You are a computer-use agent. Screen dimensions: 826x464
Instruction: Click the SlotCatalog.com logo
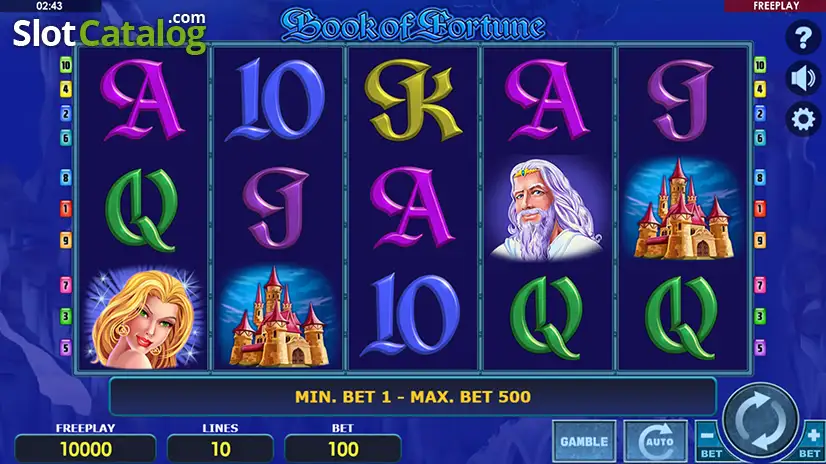[110, 33]
